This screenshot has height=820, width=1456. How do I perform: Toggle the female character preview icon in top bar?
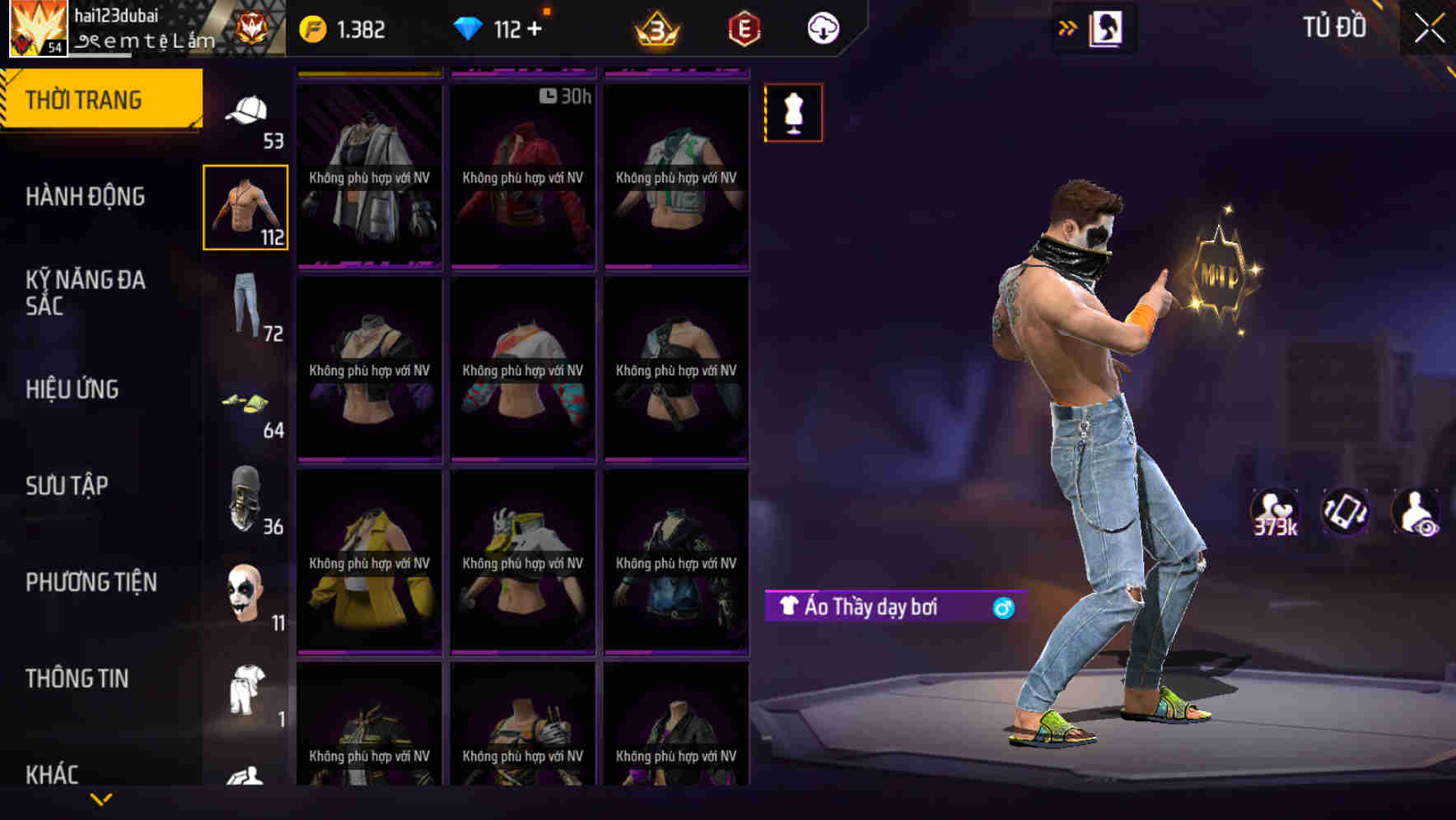1104,26
